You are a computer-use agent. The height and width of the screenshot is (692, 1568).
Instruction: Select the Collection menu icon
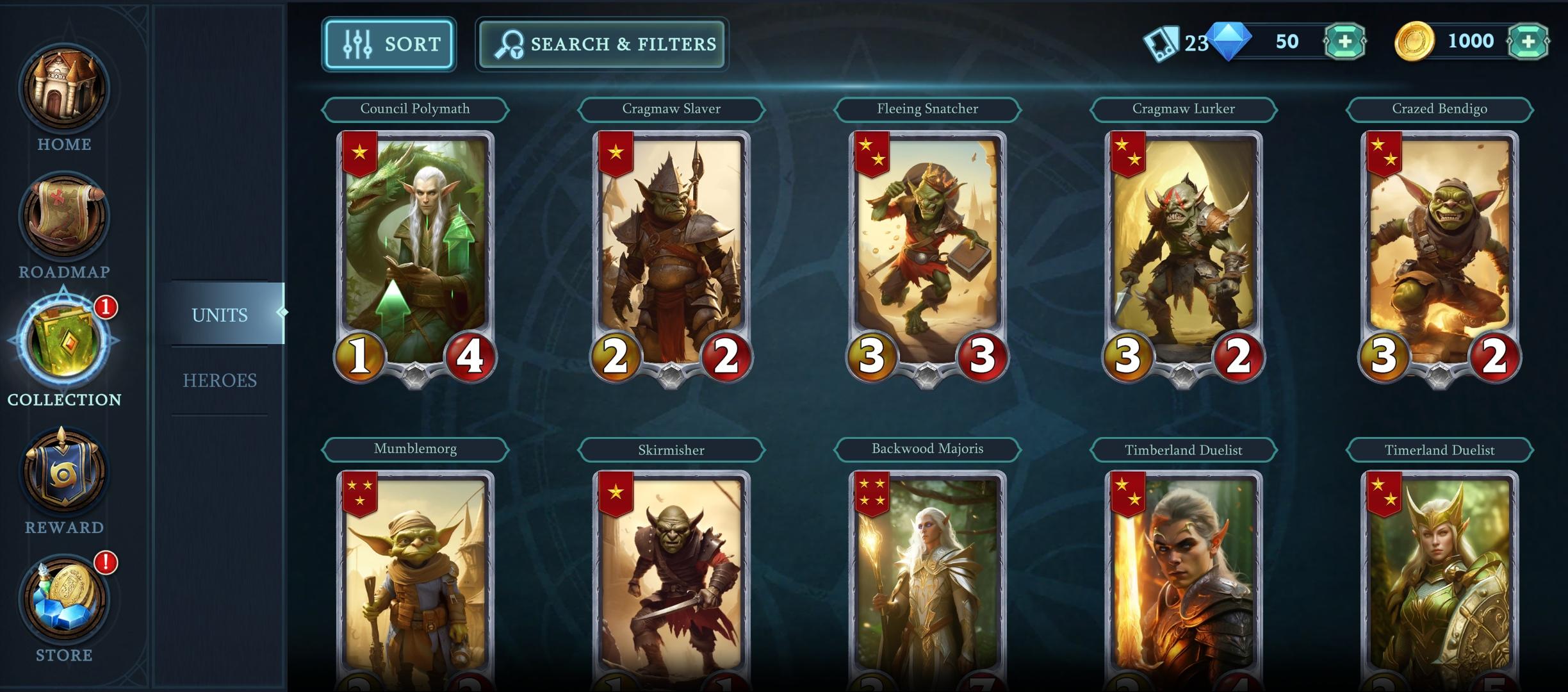pos(64,343)
